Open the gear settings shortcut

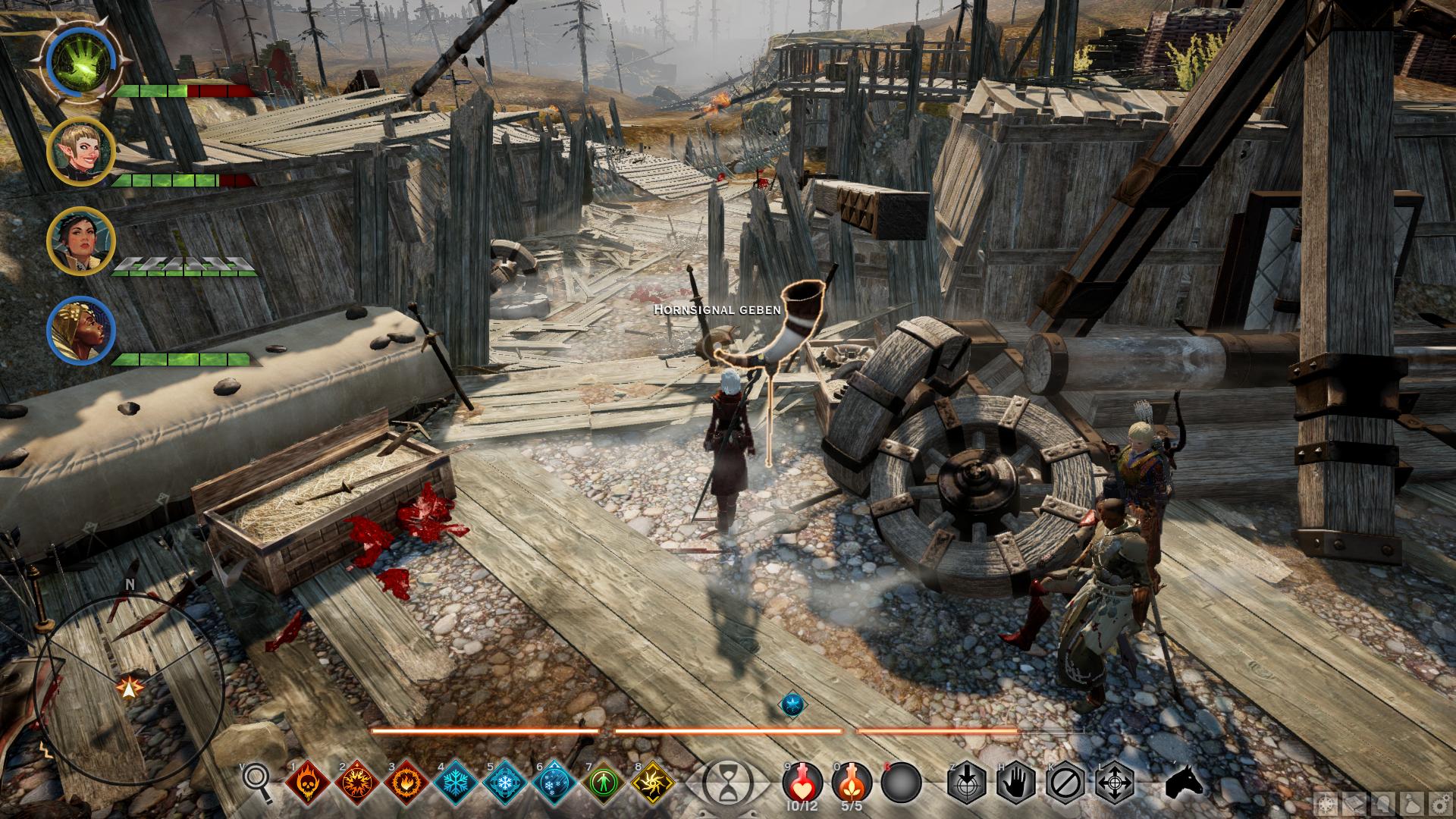point(1439,802)
